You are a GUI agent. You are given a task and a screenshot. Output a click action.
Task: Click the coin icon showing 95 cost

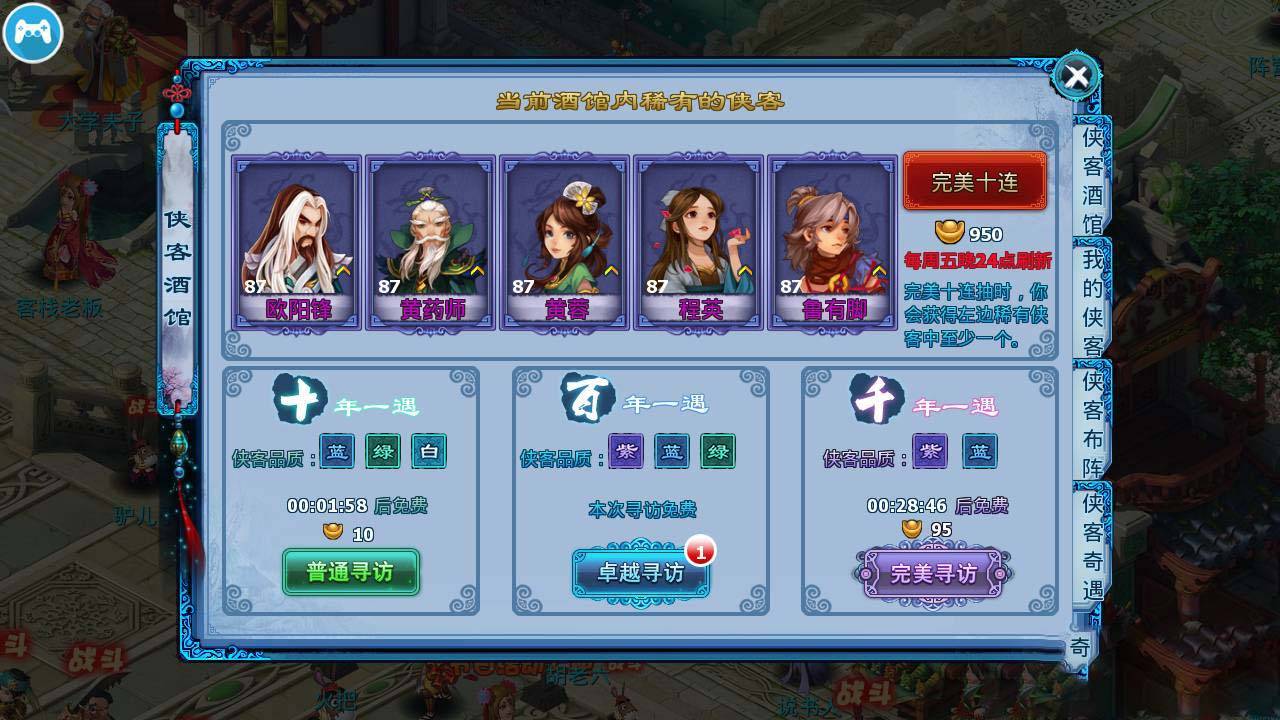point(912,529)
